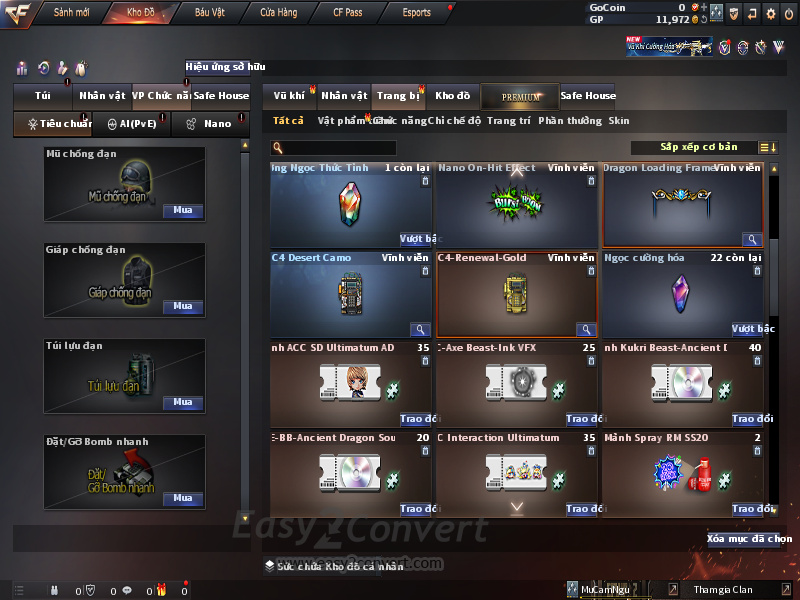The height and width of the screenshot is (600, 800).
Task: Show the Trang trí filter
Action: click(509, 121)
